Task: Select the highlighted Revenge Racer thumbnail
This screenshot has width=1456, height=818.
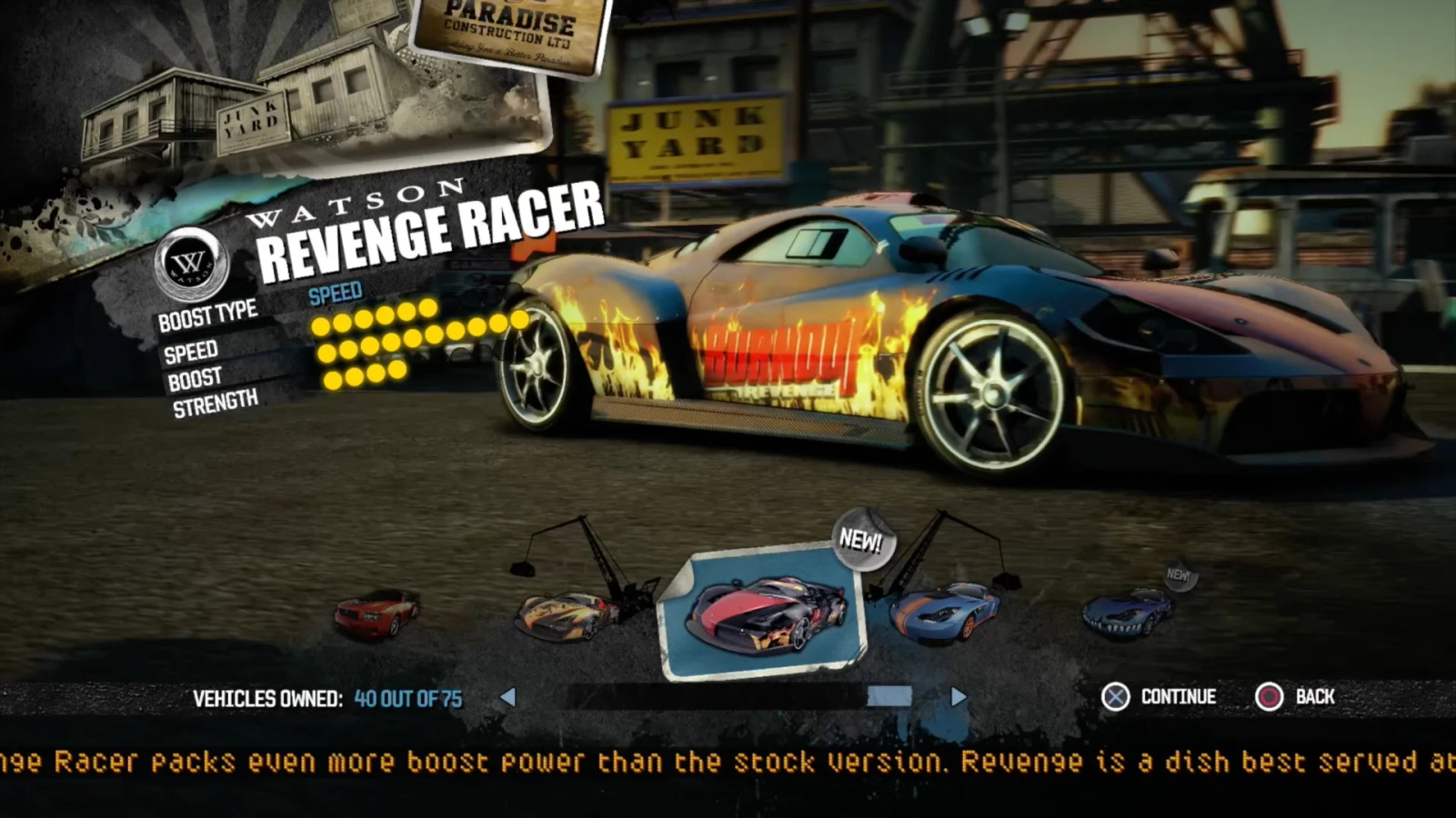Action: (762, 613)
